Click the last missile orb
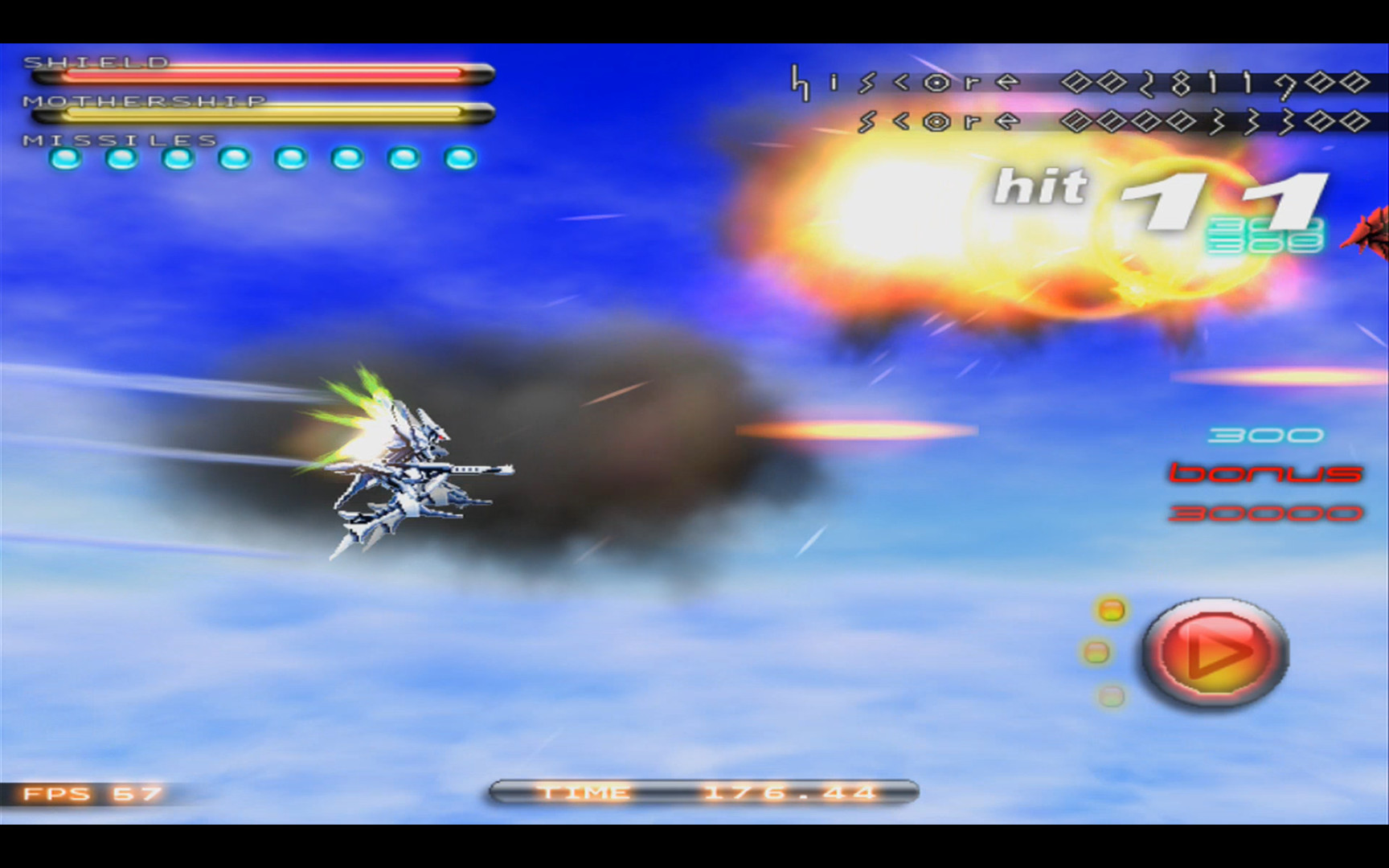The image size is (1389, 868). (x=458, y=159)
